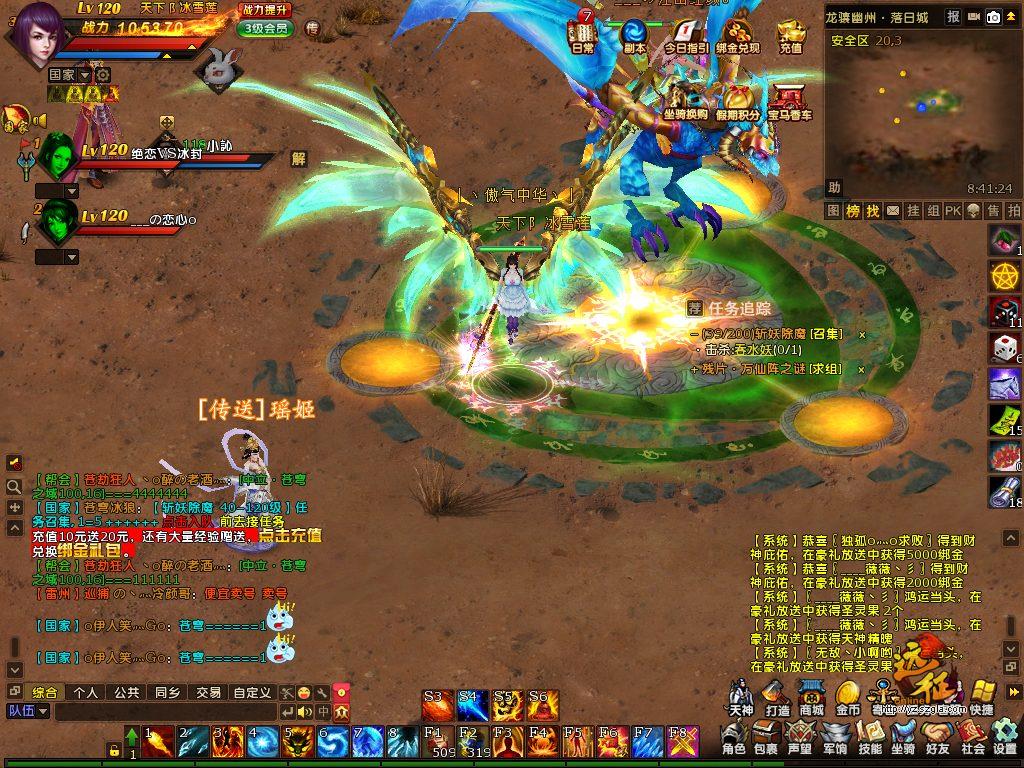The height and width of the screenshot is (768, 1024).
Task: Open the 包裹 inventory bag
Action: point(765,738)
